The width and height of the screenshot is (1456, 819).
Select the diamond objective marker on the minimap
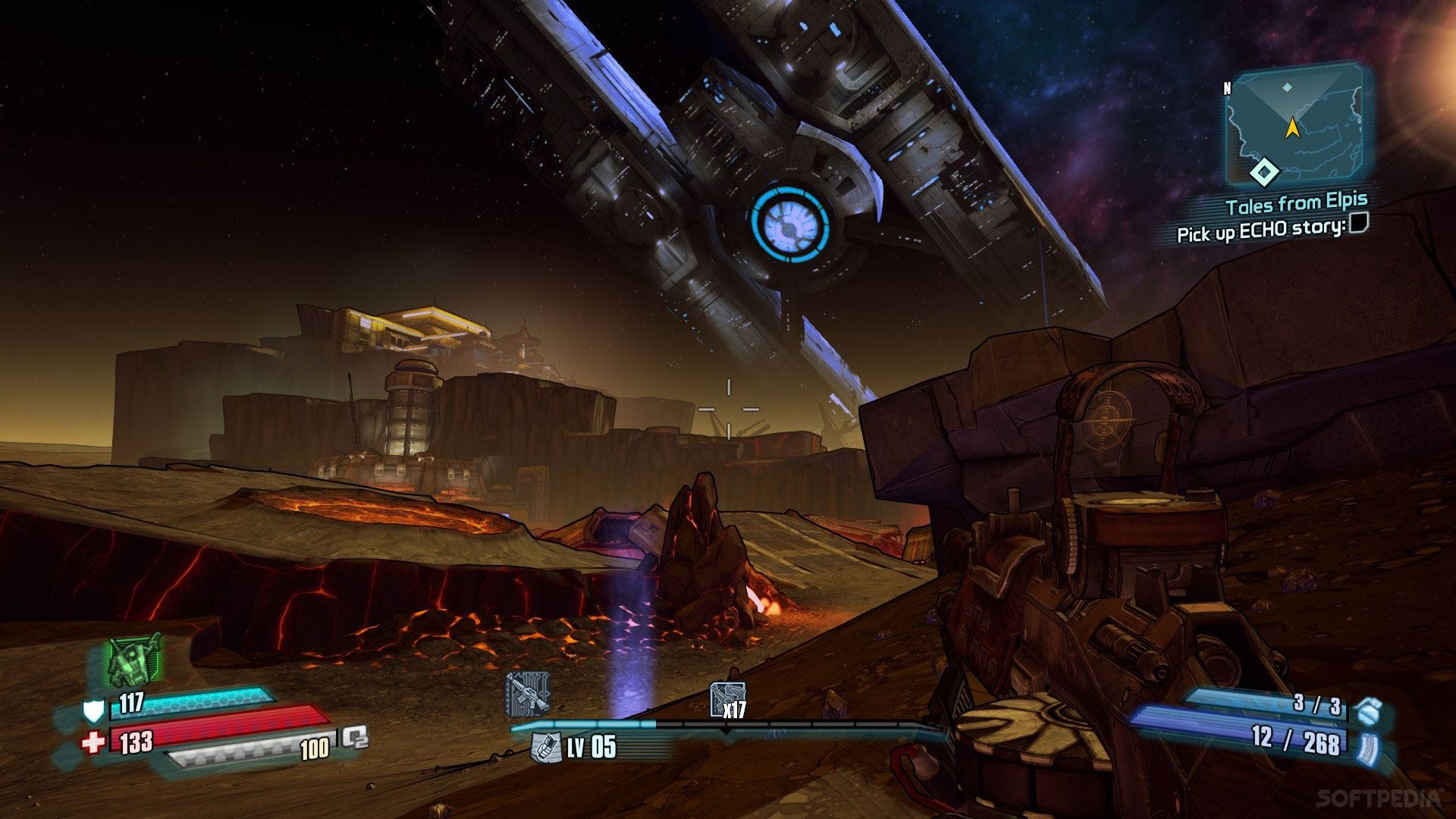pos(1263,173)
